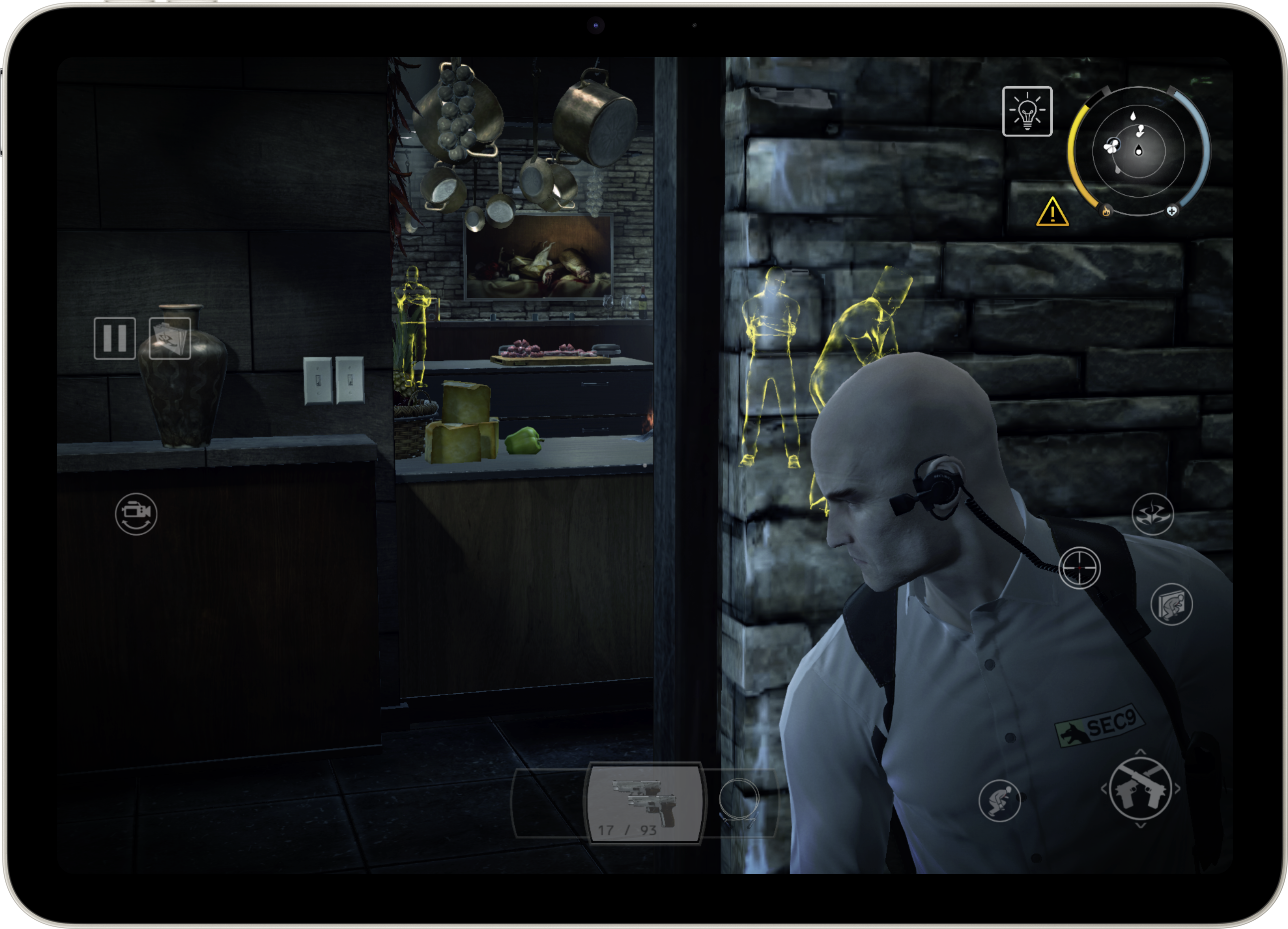This screenshot has width=1288, height=929.
Task: Open the circular minimap
Action: point(1138,151)
